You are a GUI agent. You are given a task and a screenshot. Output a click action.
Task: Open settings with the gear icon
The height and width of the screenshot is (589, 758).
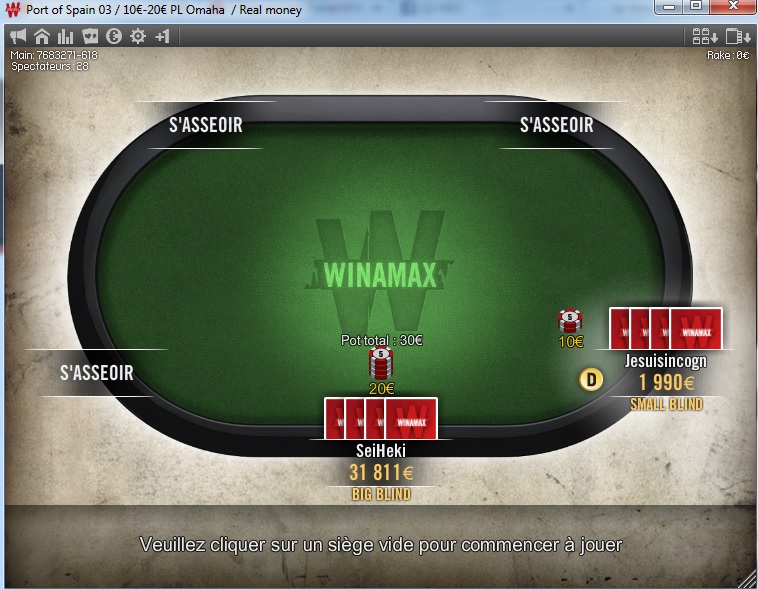pos(137,36)
